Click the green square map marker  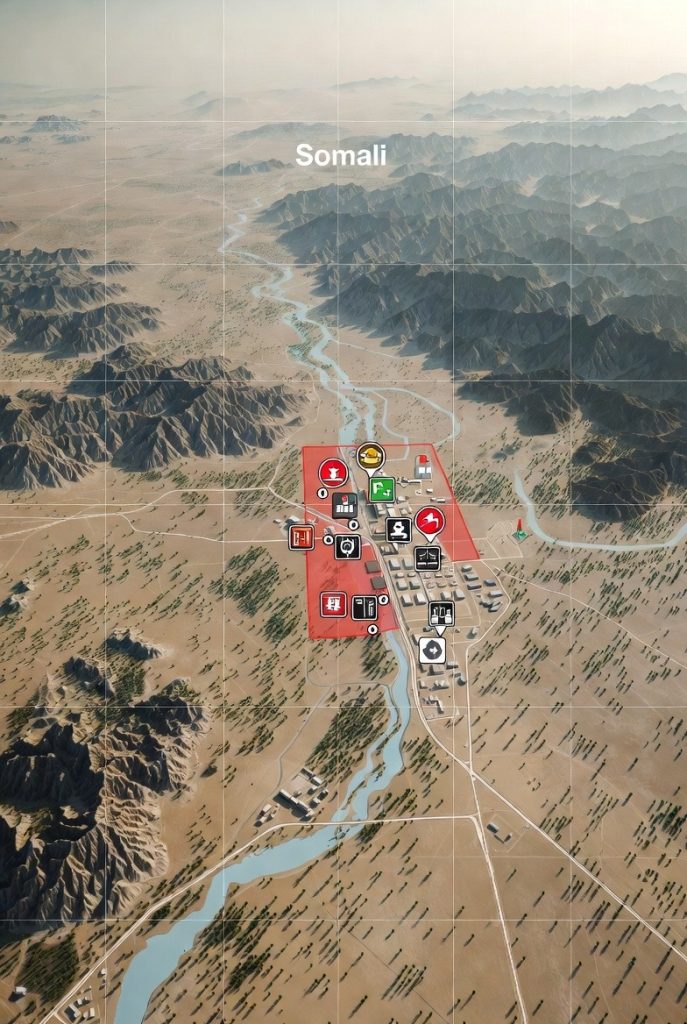pos(381,489)
